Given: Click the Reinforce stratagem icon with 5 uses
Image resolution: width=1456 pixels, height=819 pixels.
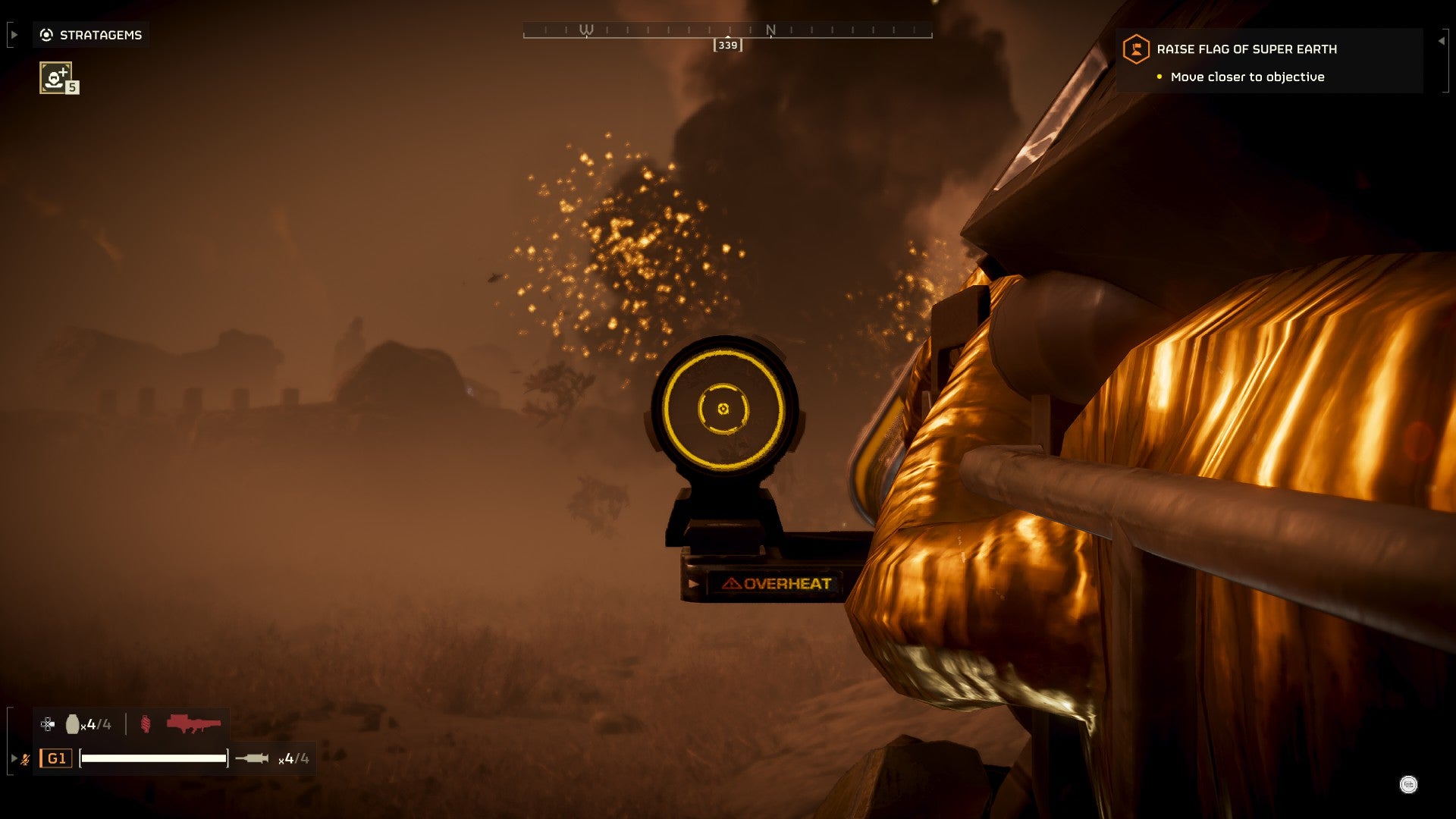Looking at the screenshot, I should pyautogui.click(x=55, y=78).
